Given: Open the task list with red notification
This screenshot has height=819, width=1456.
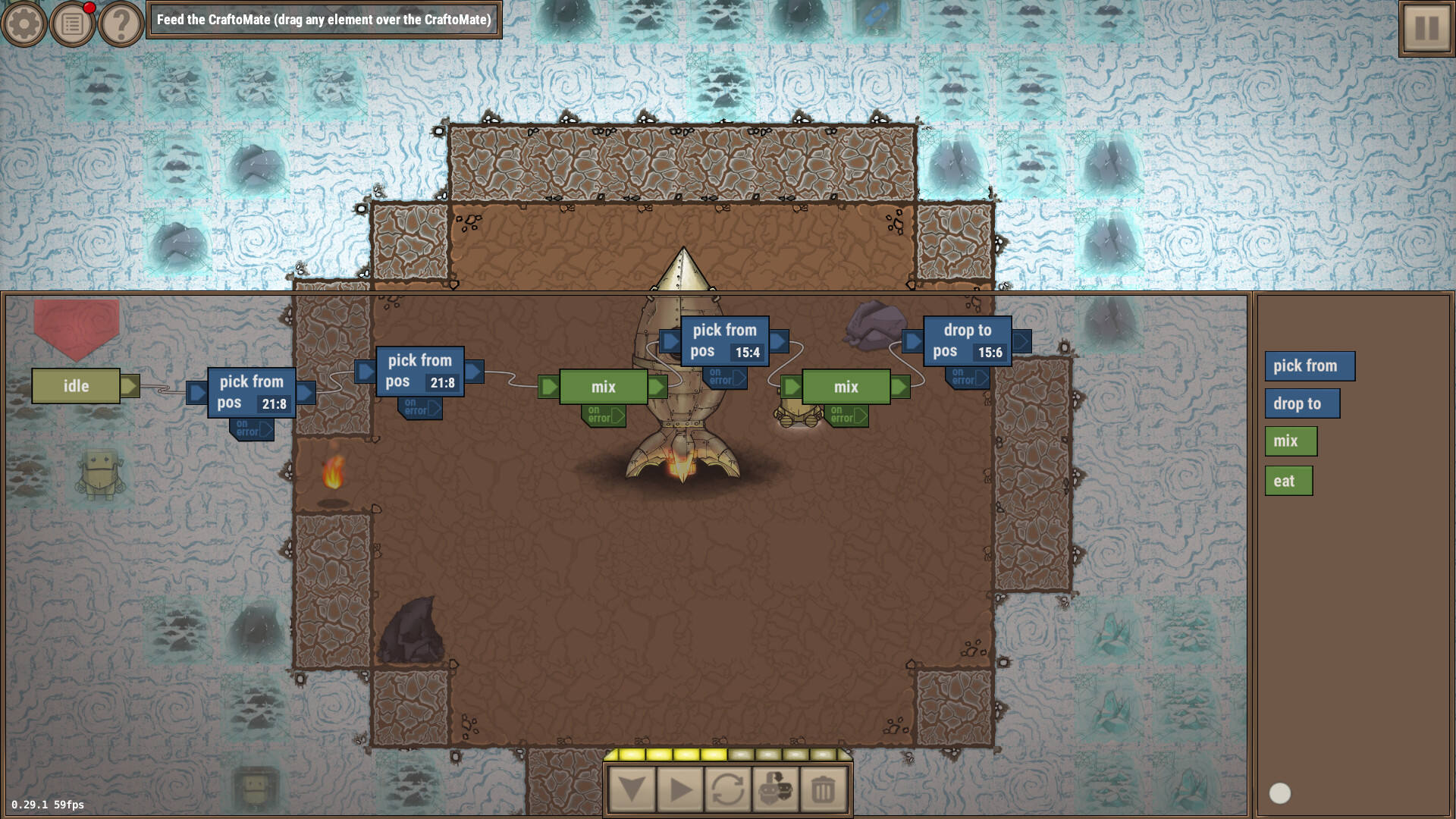Looking at the screenshot, I should click(x=73, y=24).
